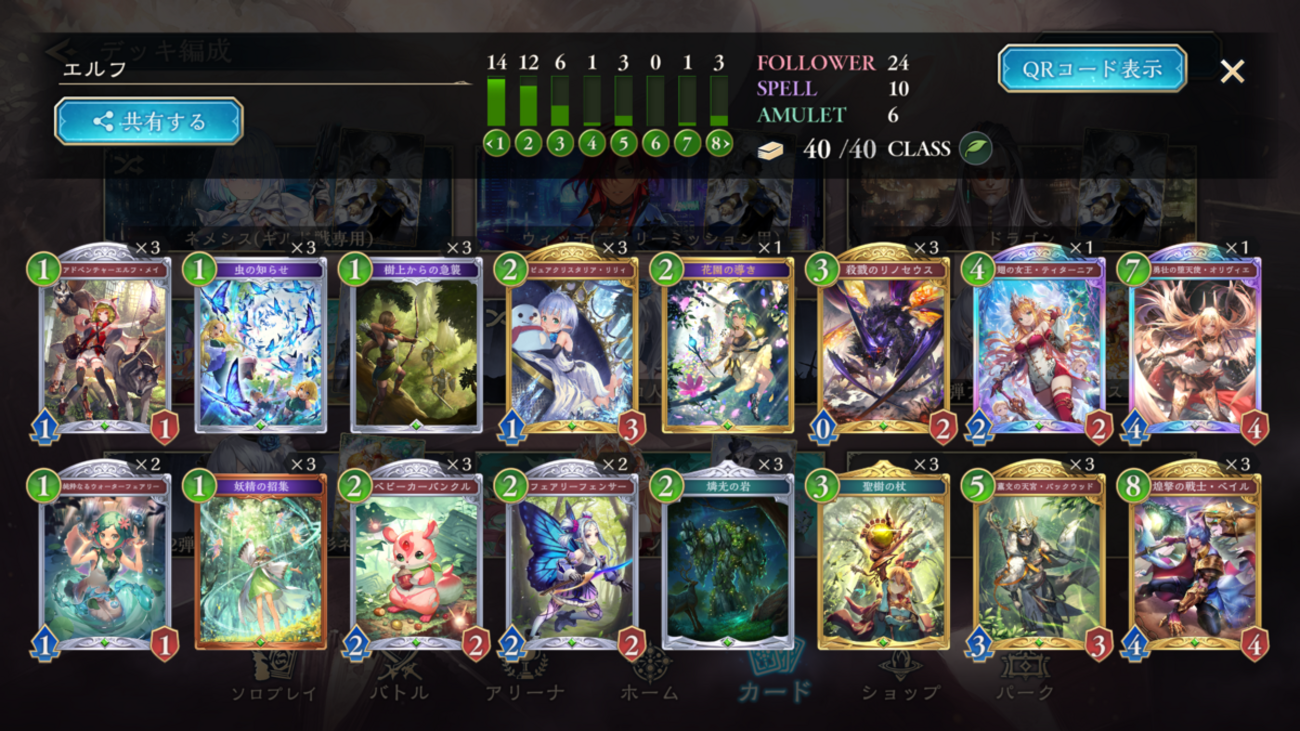
Task: Choose the 樹上からの急襲 archer card
Action: [x=417, y=345]
